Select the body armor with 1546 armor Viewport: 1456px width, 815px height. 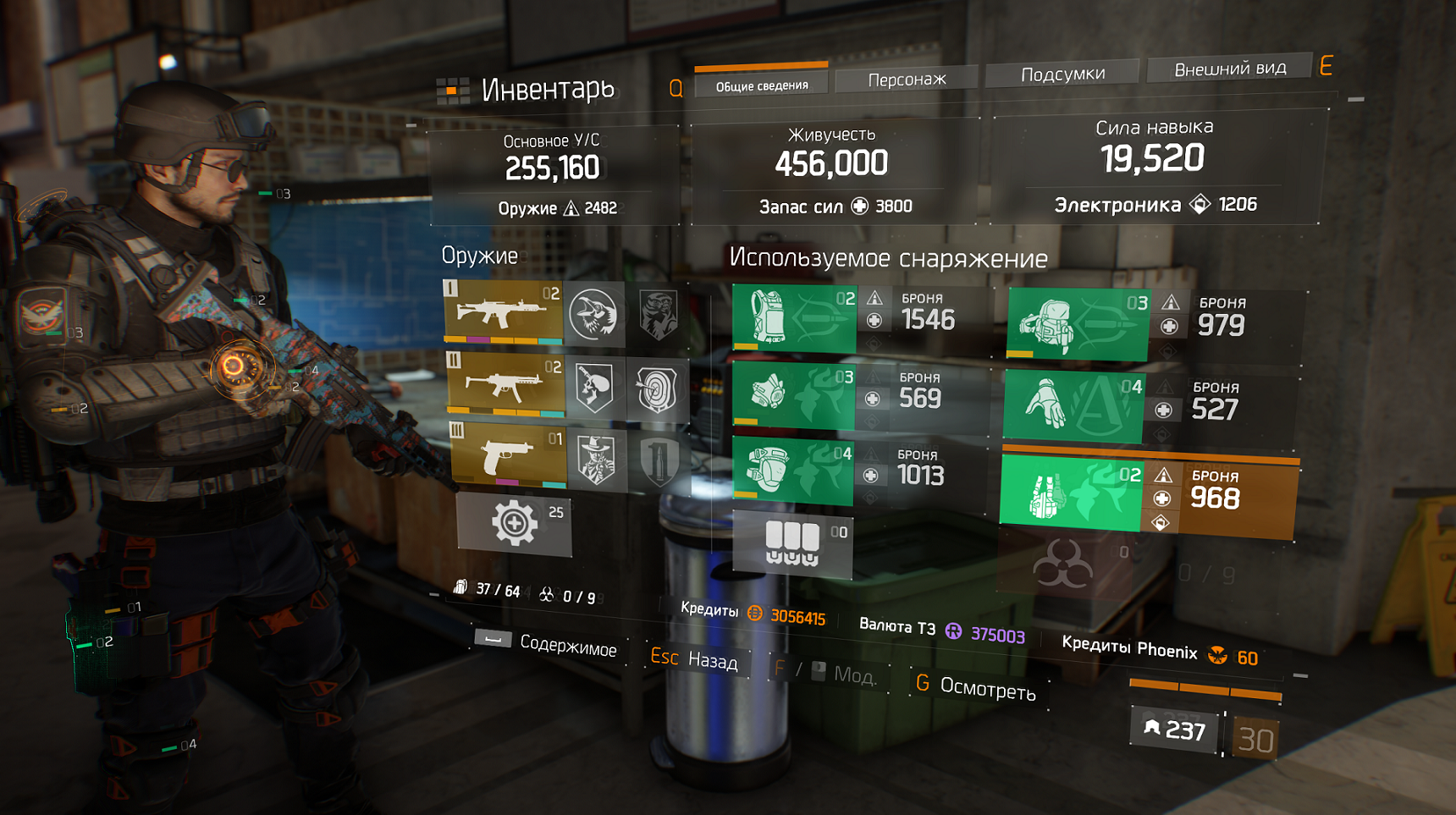click(794, 318)
